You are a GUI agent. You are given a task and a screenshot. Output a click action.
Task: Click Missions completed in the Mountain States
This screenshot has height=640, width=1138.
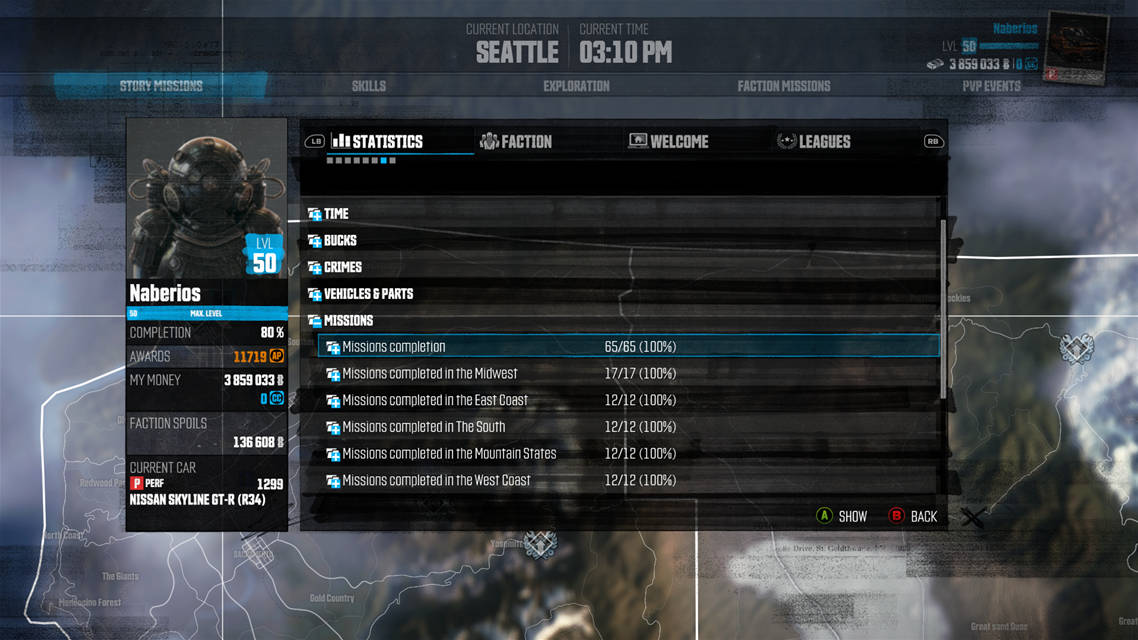pyautogui.click(x=449, y=454)
